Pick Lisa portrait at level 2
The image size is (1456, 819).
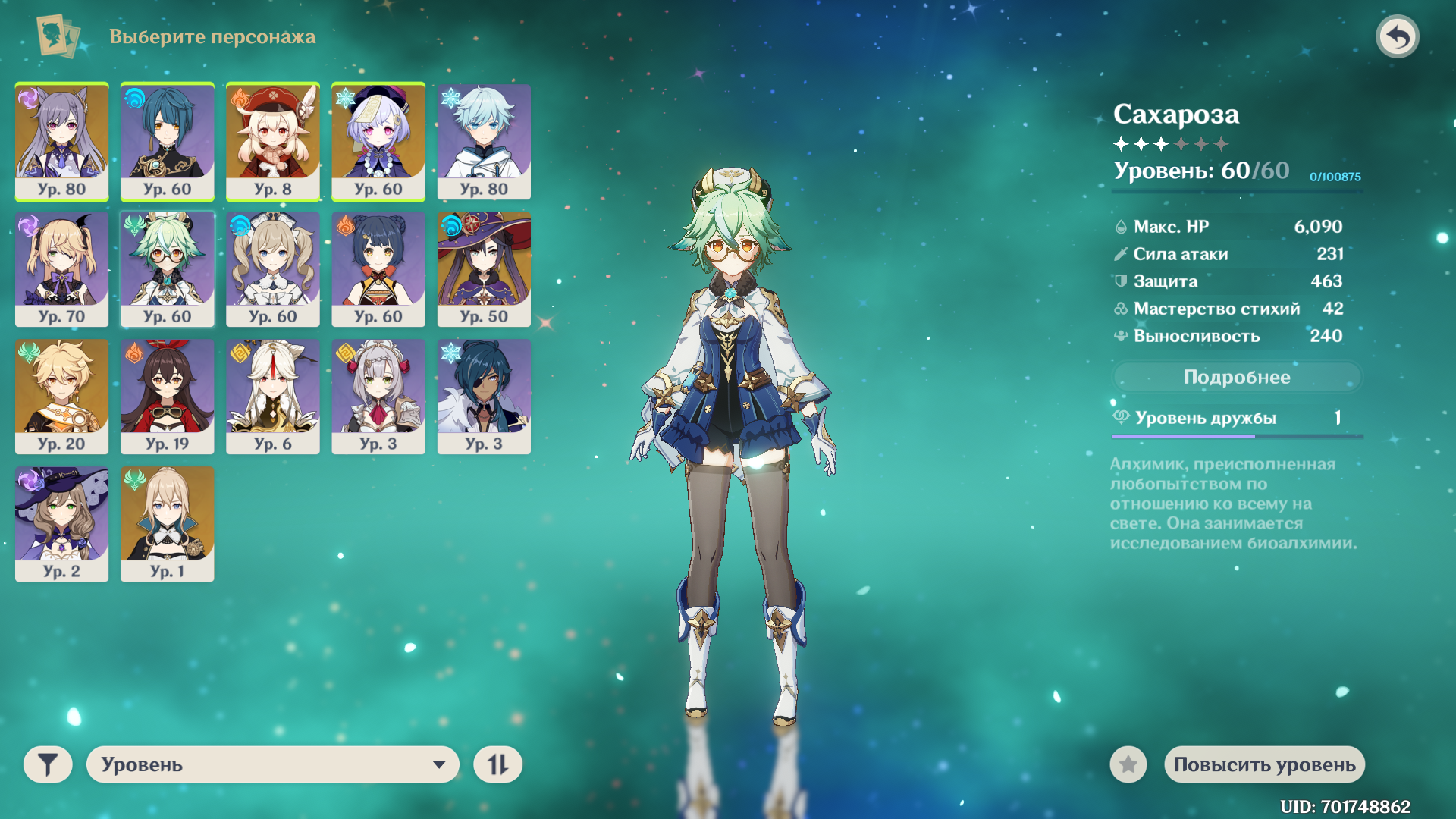[x=61, y=524]
